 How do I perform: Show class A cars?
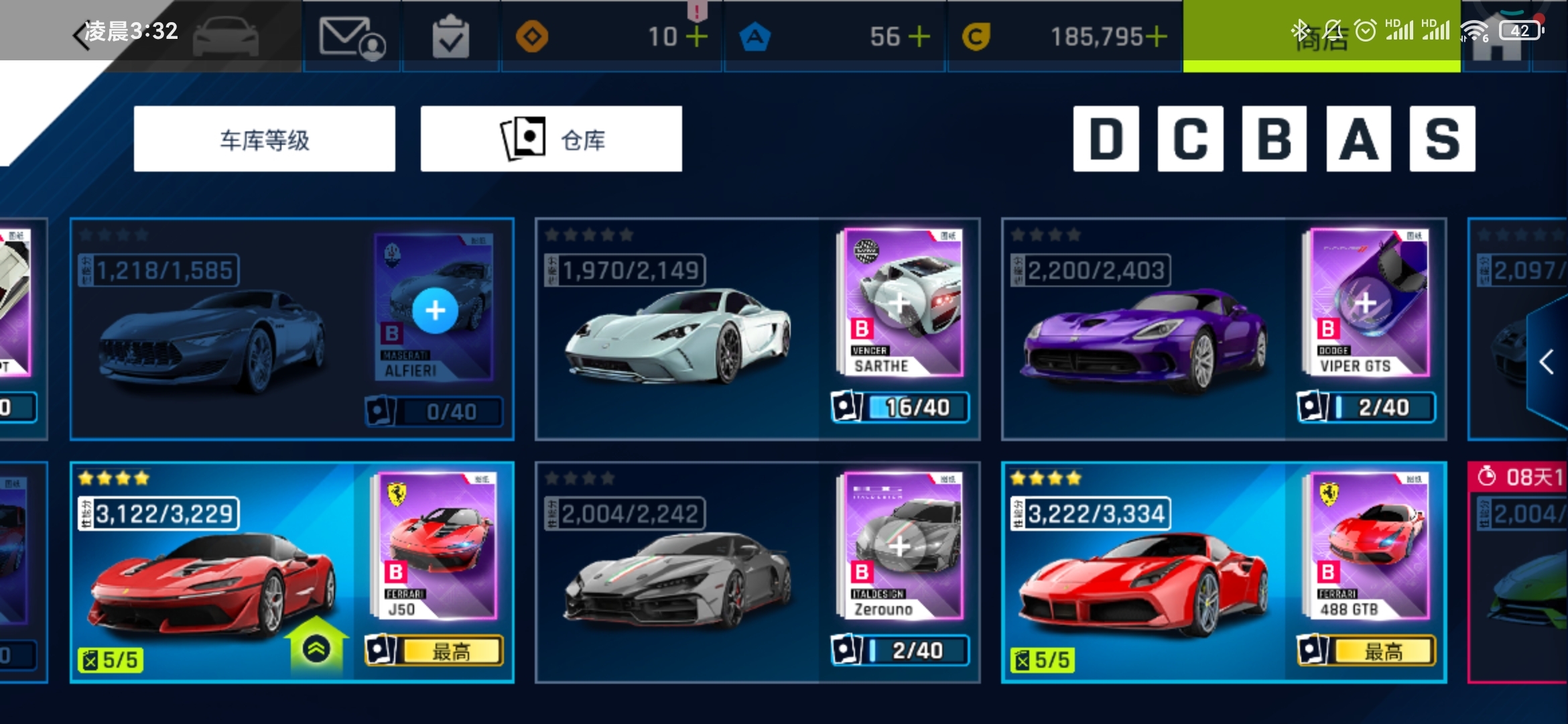(x=1358, y=139)
